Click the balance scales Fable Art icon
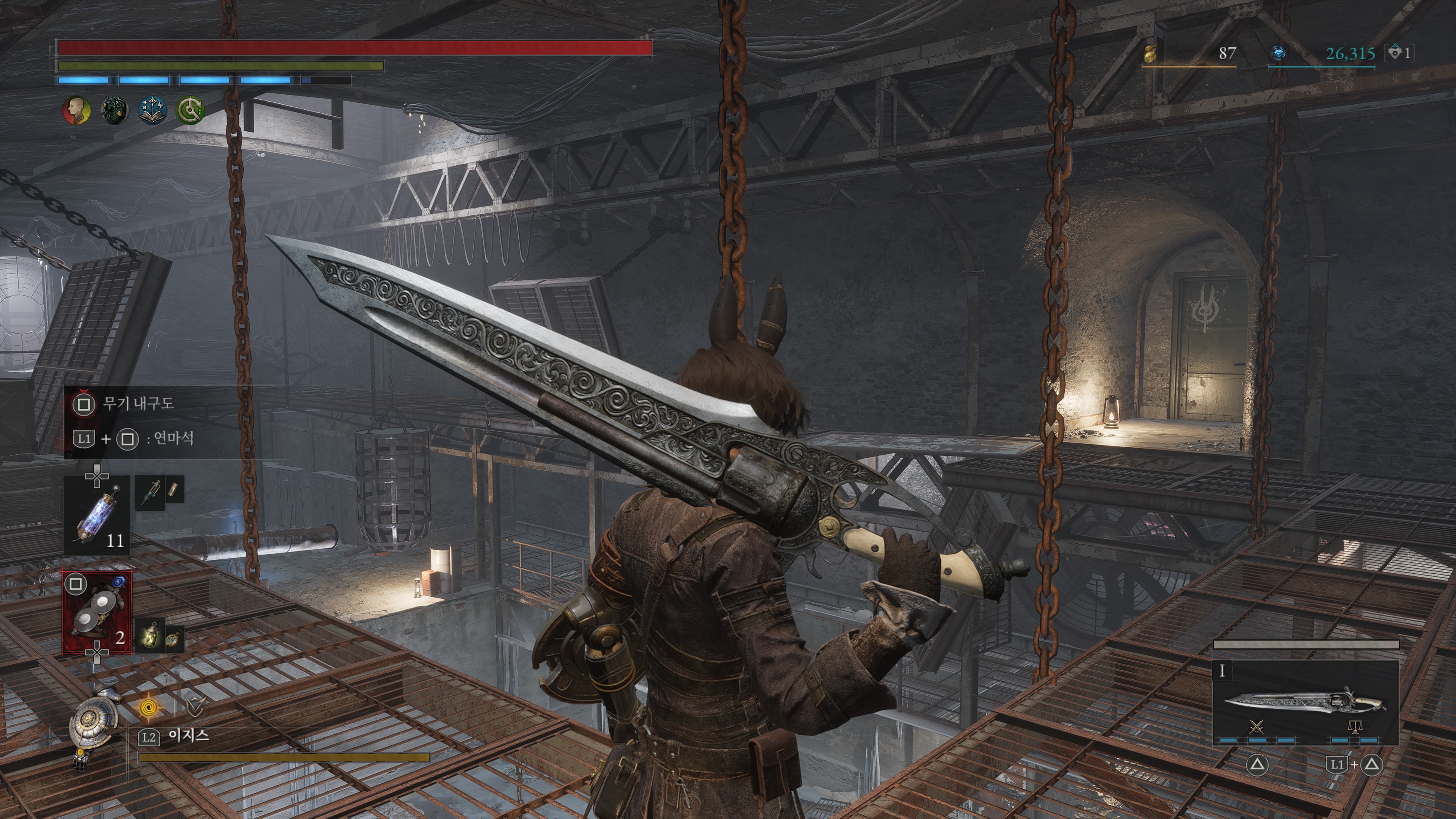1456x819 pixels. pos(1354,727)
